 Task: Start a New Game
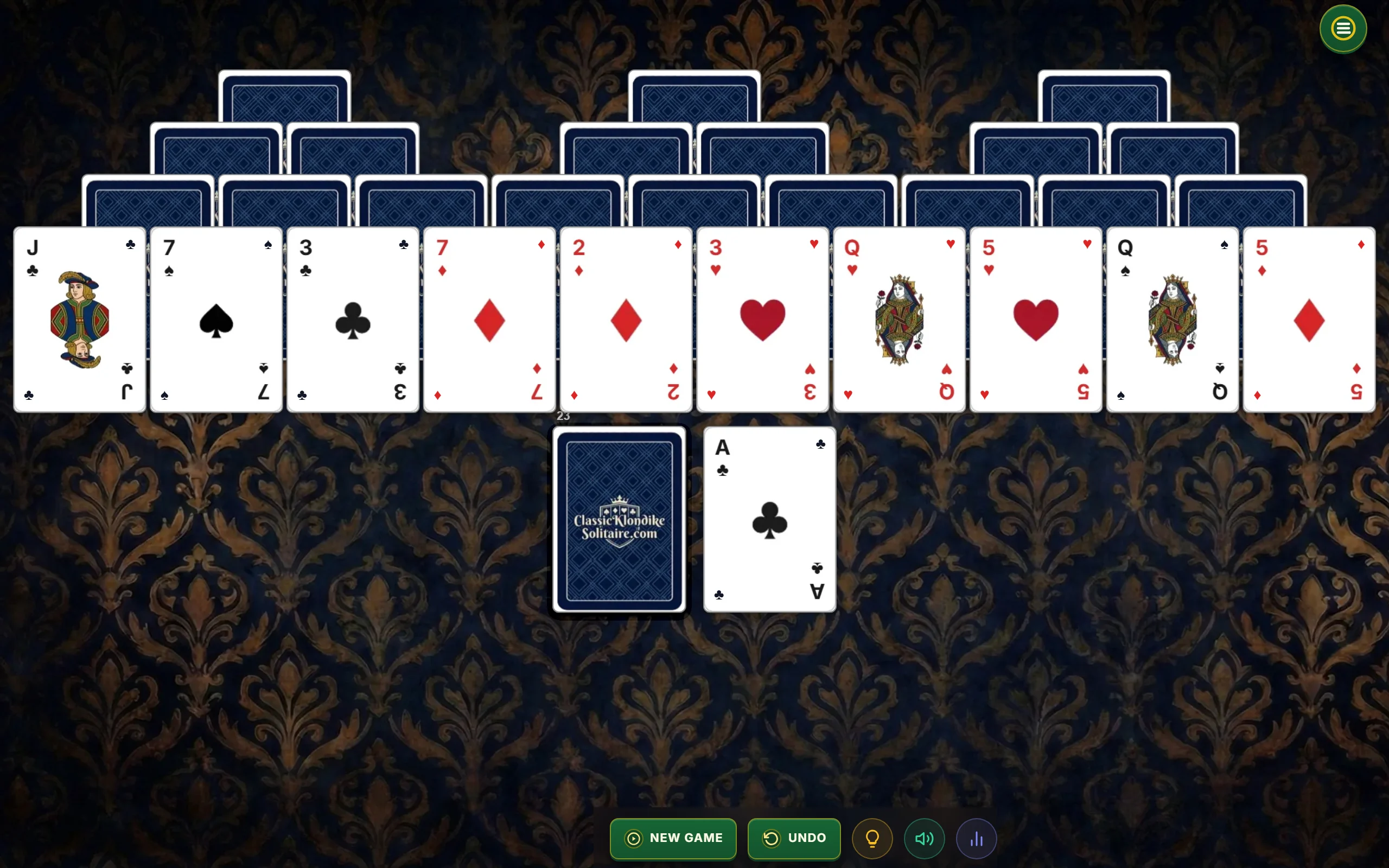tap(673, 838)
